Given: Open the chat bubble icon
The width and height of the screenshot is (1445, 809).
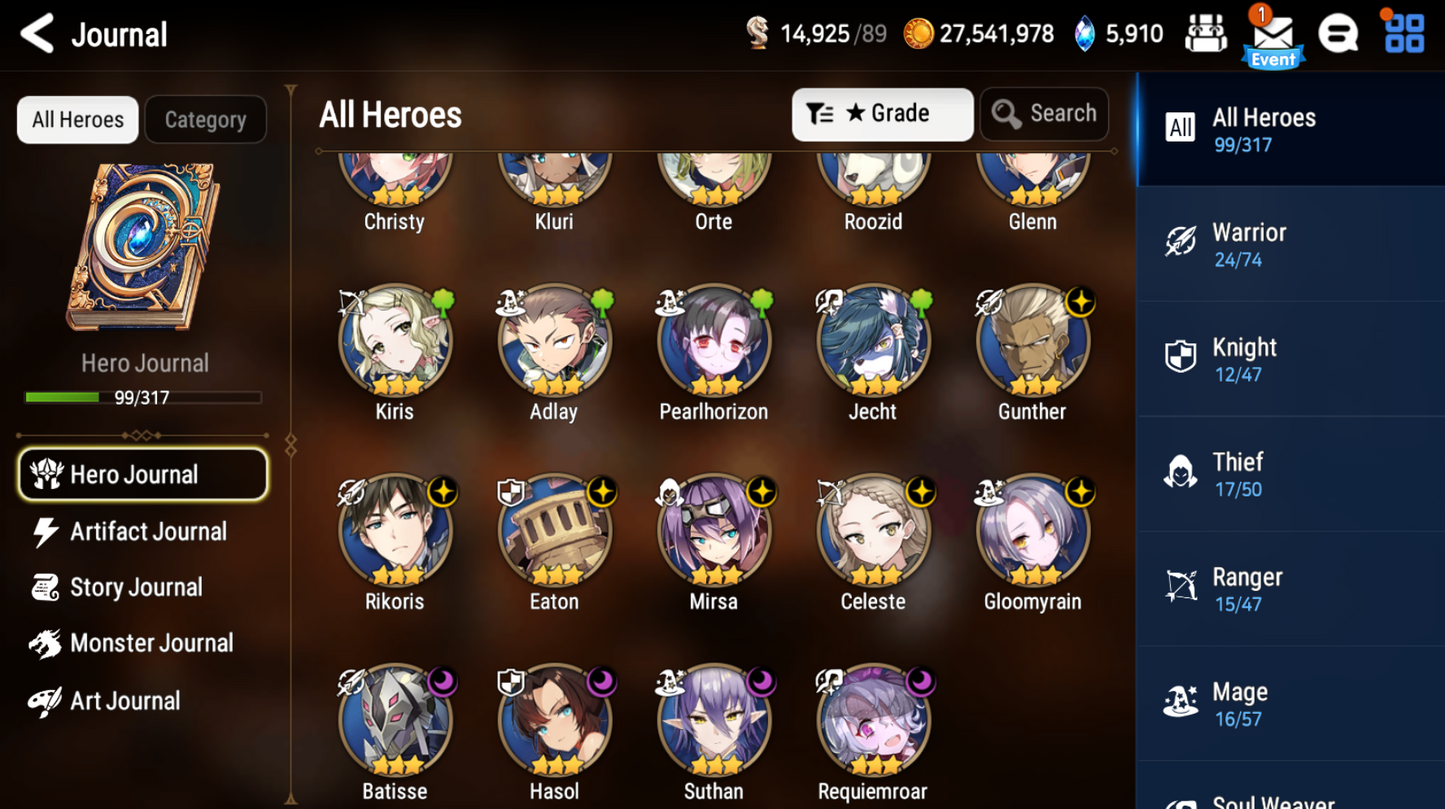Looking at the screenshot, I should [x=1339, y=33].
